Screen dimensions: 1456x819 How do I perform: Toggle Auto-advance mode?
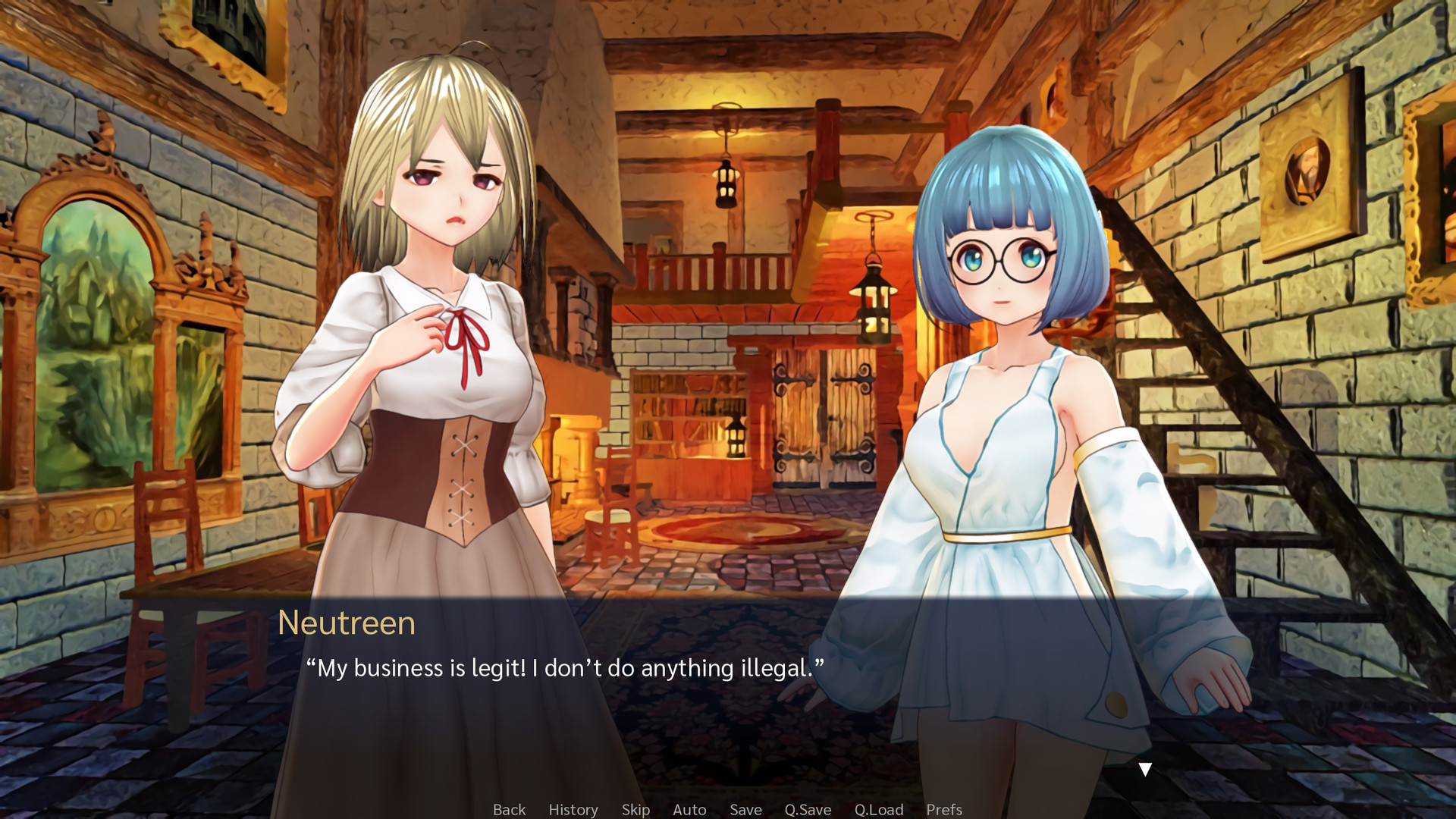point(689,809)
